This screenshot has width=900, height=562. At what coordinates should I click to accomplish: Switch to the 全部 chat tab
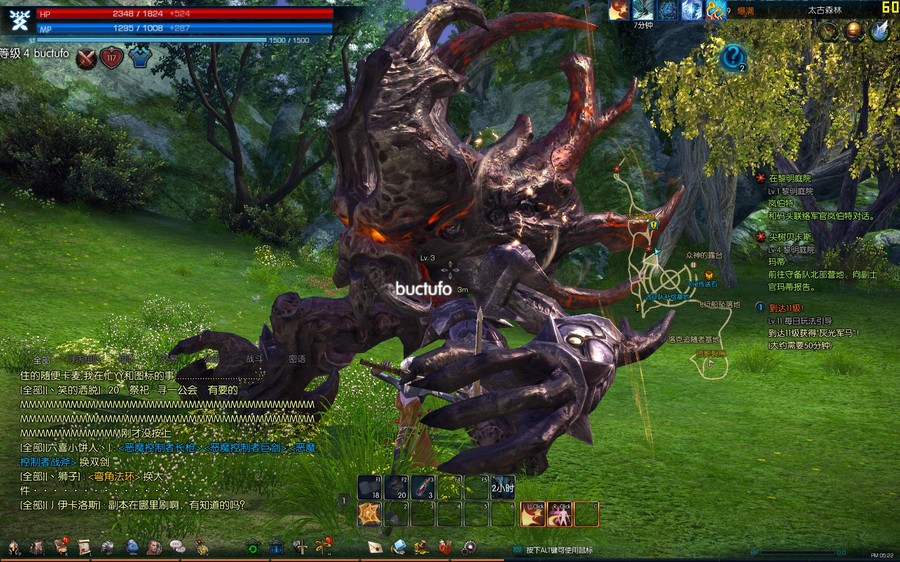pos(41,359)
